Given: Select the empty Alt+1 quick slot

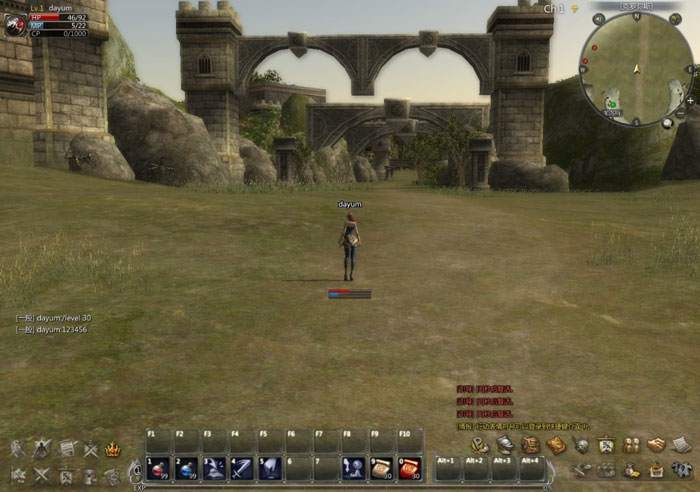Looking at the screenshot, I should click(447, 468).
